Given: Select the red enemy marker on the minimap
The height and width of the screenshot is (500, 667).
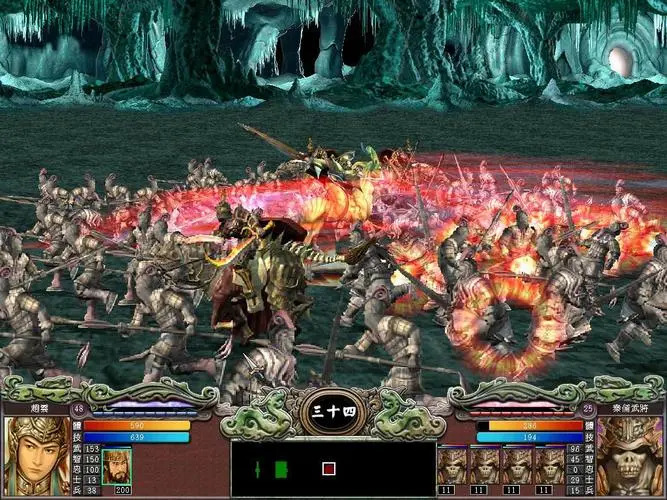Looking at the screenshot, I should pos(328,468).
